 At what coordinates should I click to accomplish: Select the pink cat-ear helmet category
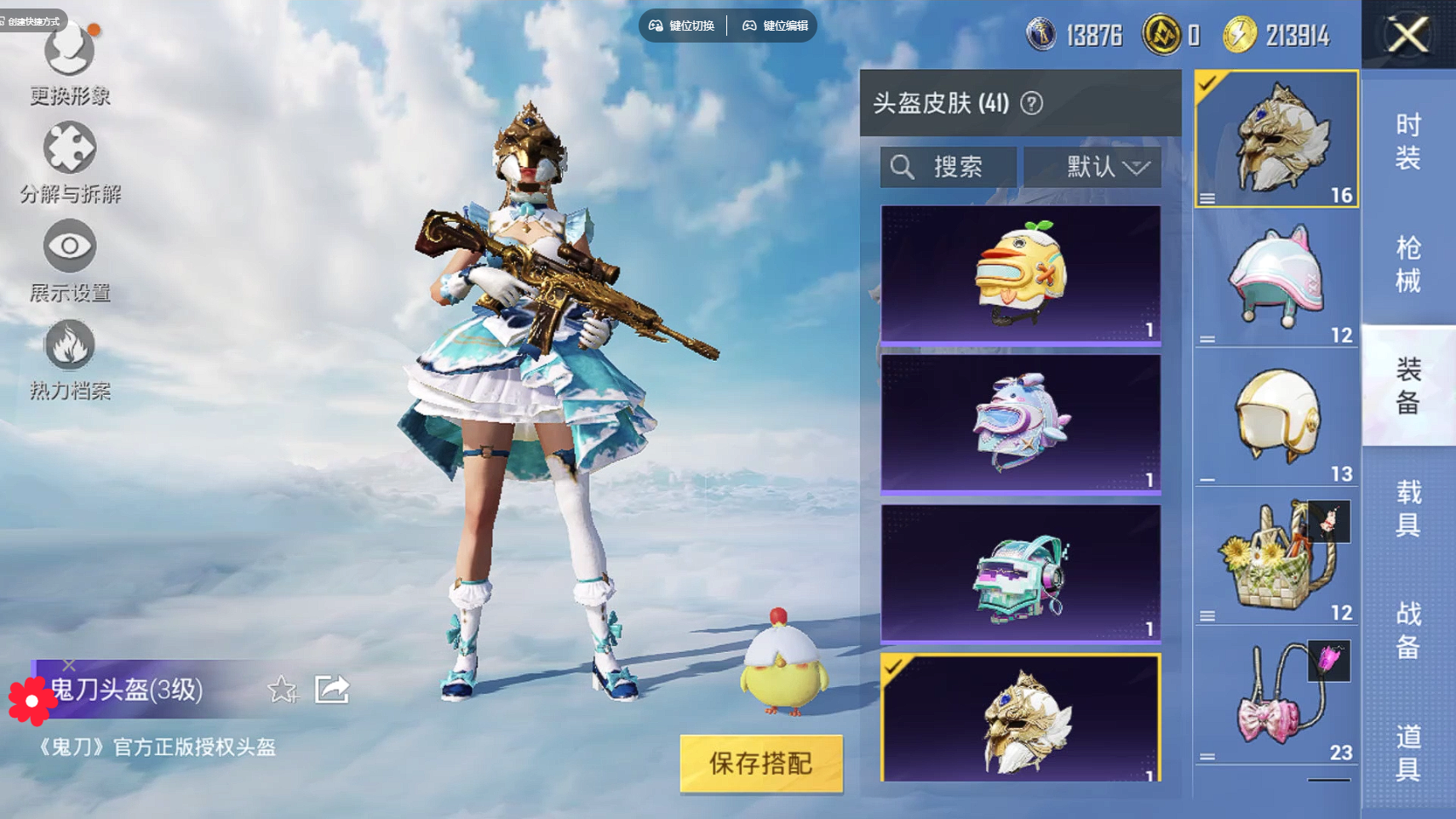pos(1275,278)
